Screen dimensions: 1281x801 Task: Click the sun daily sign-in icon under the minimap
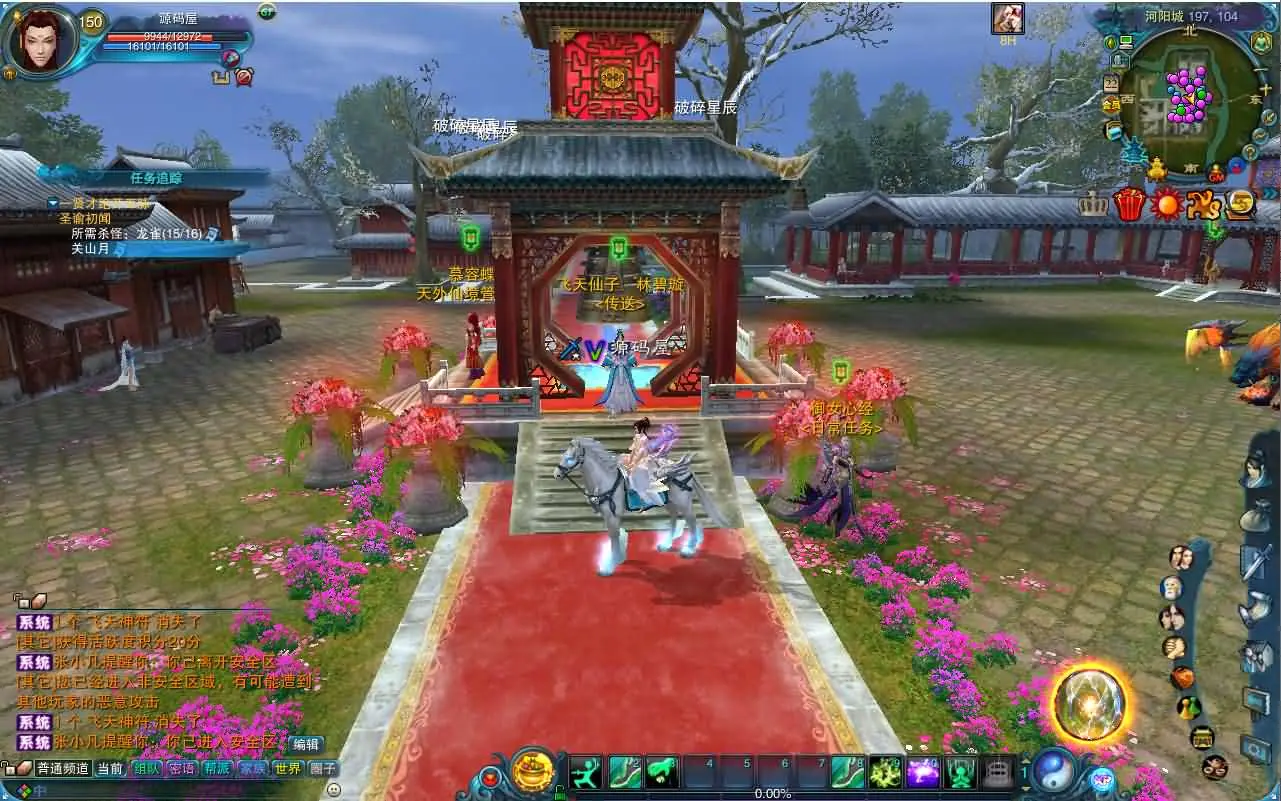click(1166, 203)
